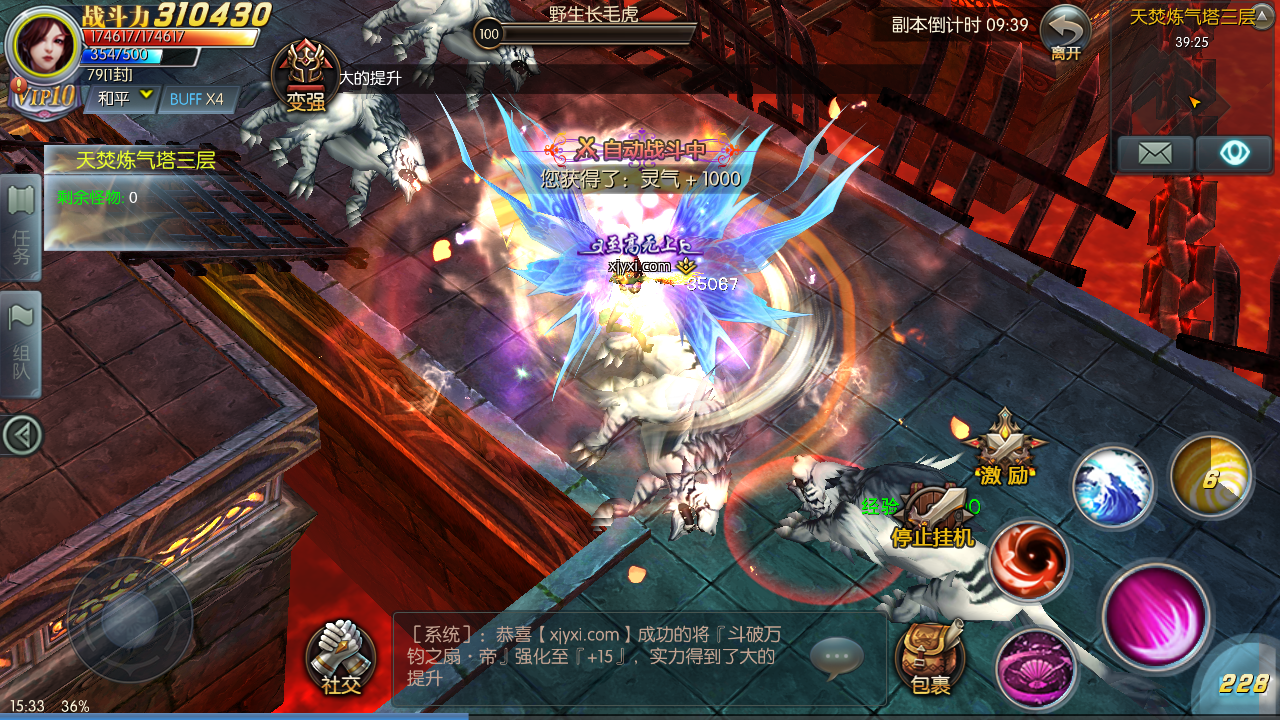Screen dimensions: 1280x720
Task: Open the mail envelope button
Action: click(1156, 154)
